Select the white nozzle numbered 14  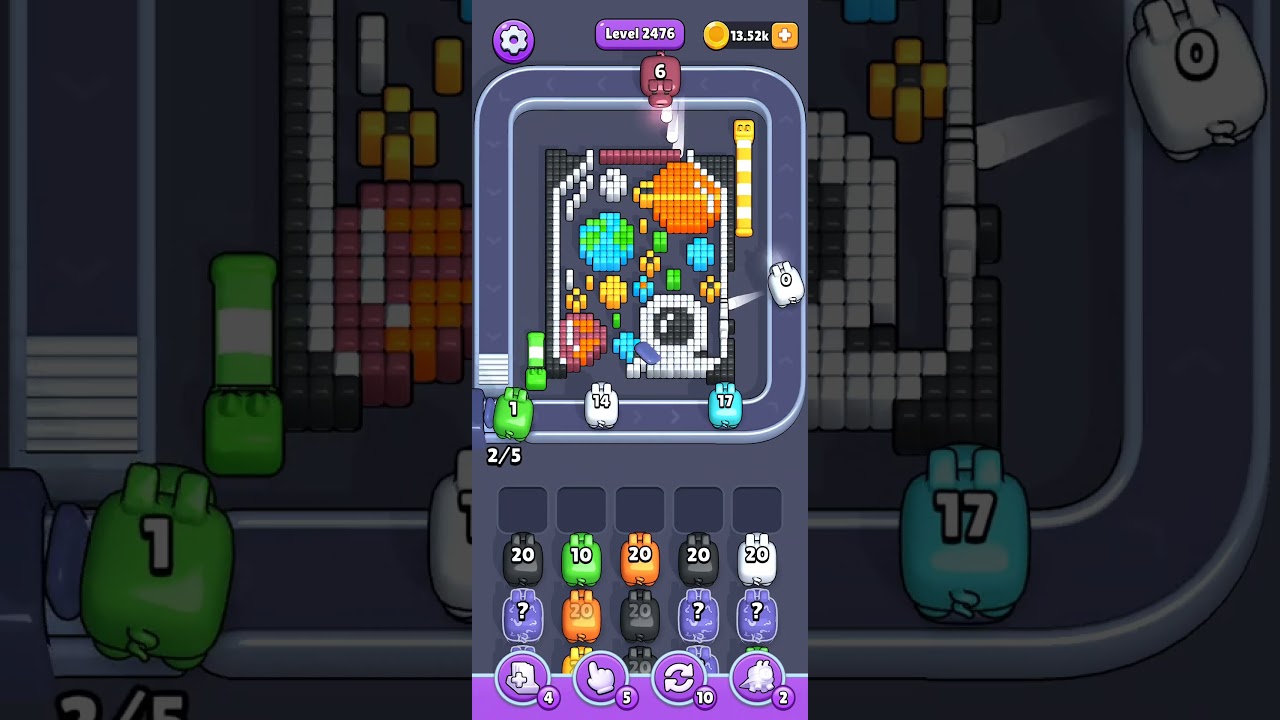point(600,405)
